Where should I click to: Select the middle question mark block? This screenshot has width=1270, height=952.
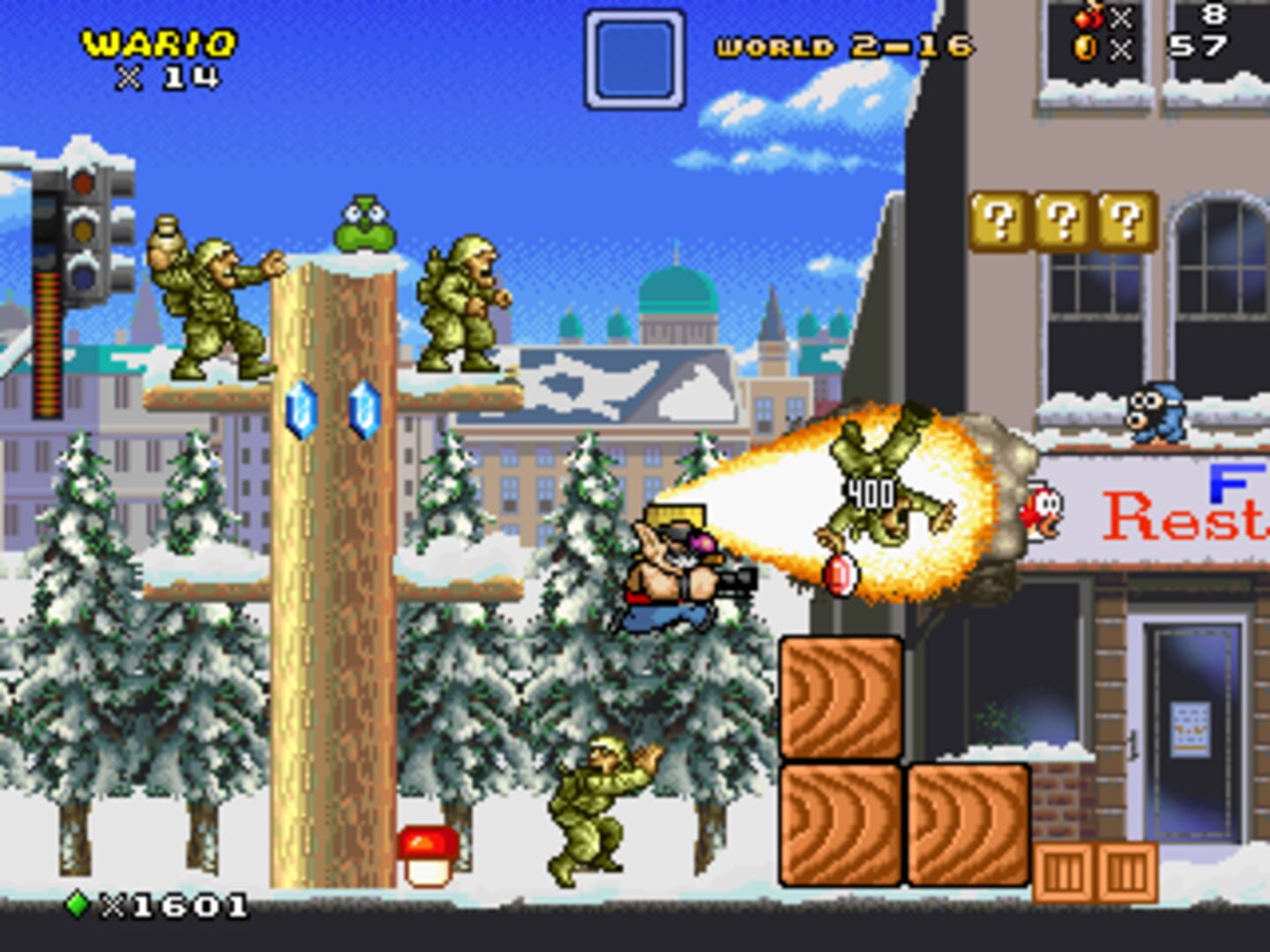1061,220
